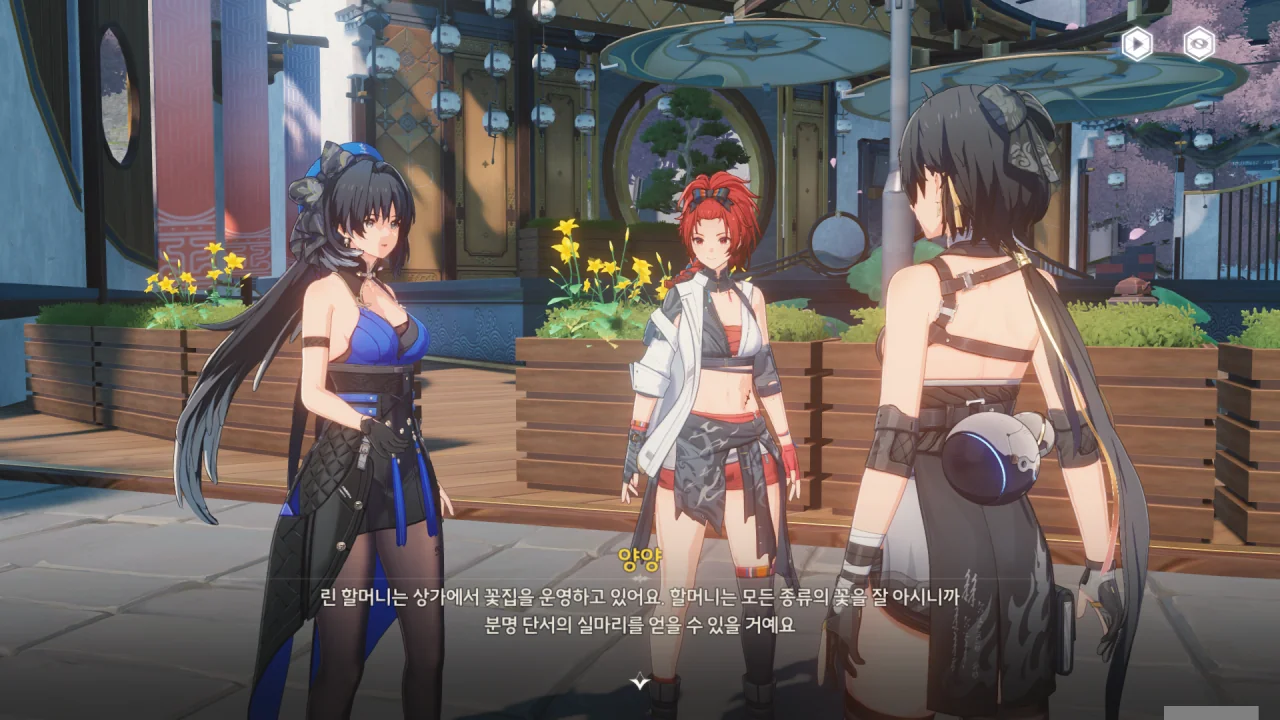
Task: Hide the dialogue interface using the eye icon
Action: tap(1199, 44)
